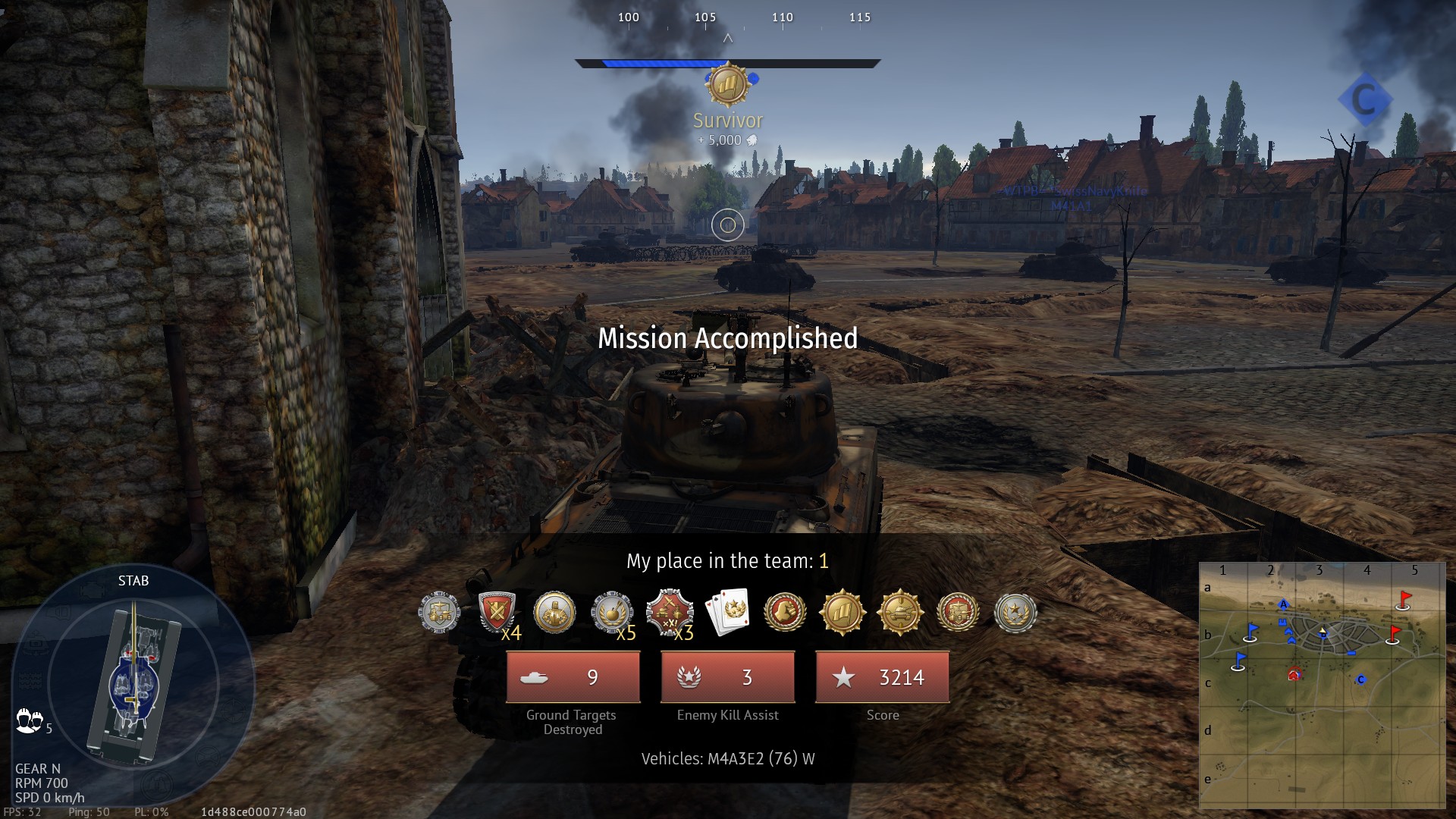Click the knight helmet gold medal
1456x819 pixels.
click(785, 612)
